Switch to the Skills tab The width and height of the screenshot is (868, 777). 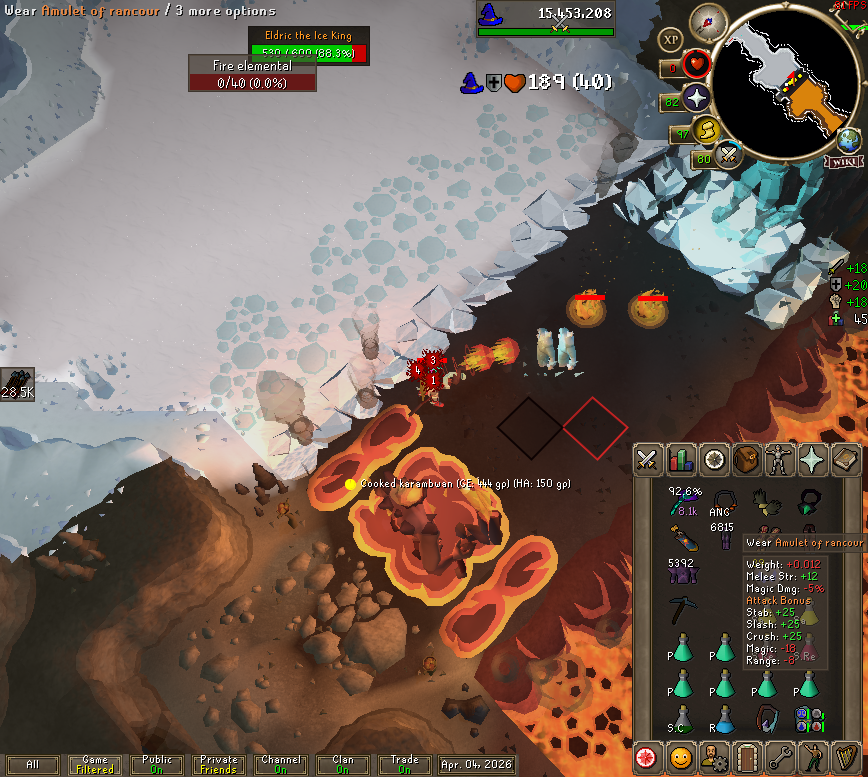pos(681,459)
